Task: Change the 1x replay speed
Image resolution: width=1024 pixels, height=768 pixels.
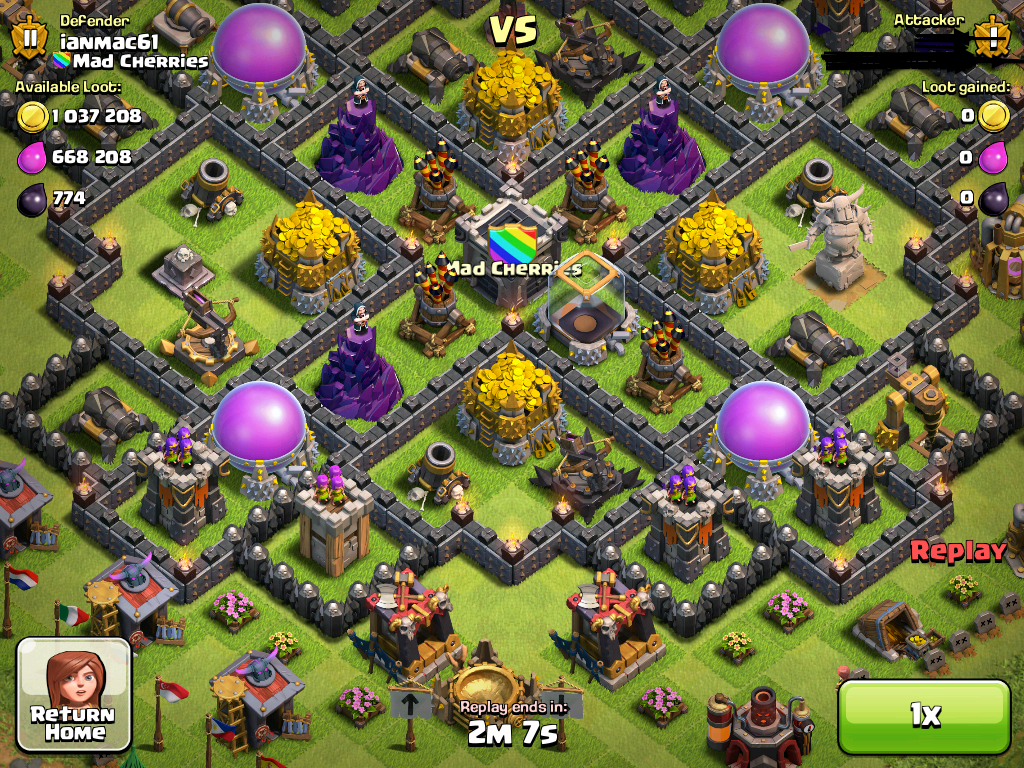Action: (x=924, y=714)
